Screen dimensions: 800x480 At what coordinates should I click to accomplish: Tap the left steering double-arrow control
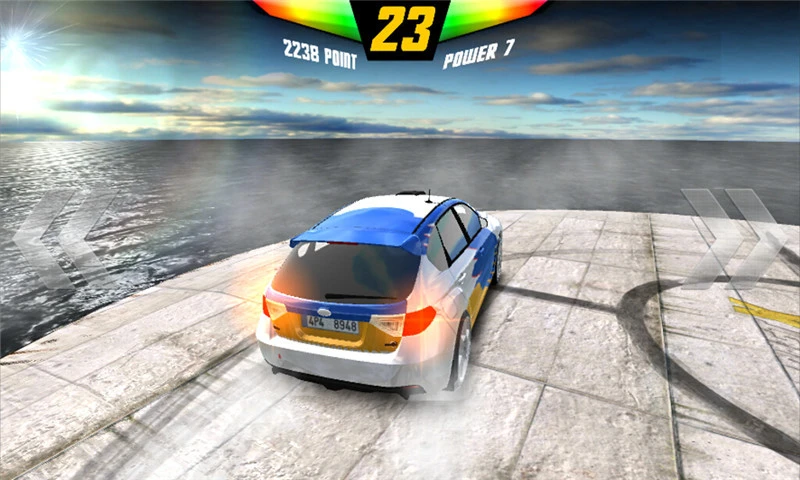pos(62,237)
